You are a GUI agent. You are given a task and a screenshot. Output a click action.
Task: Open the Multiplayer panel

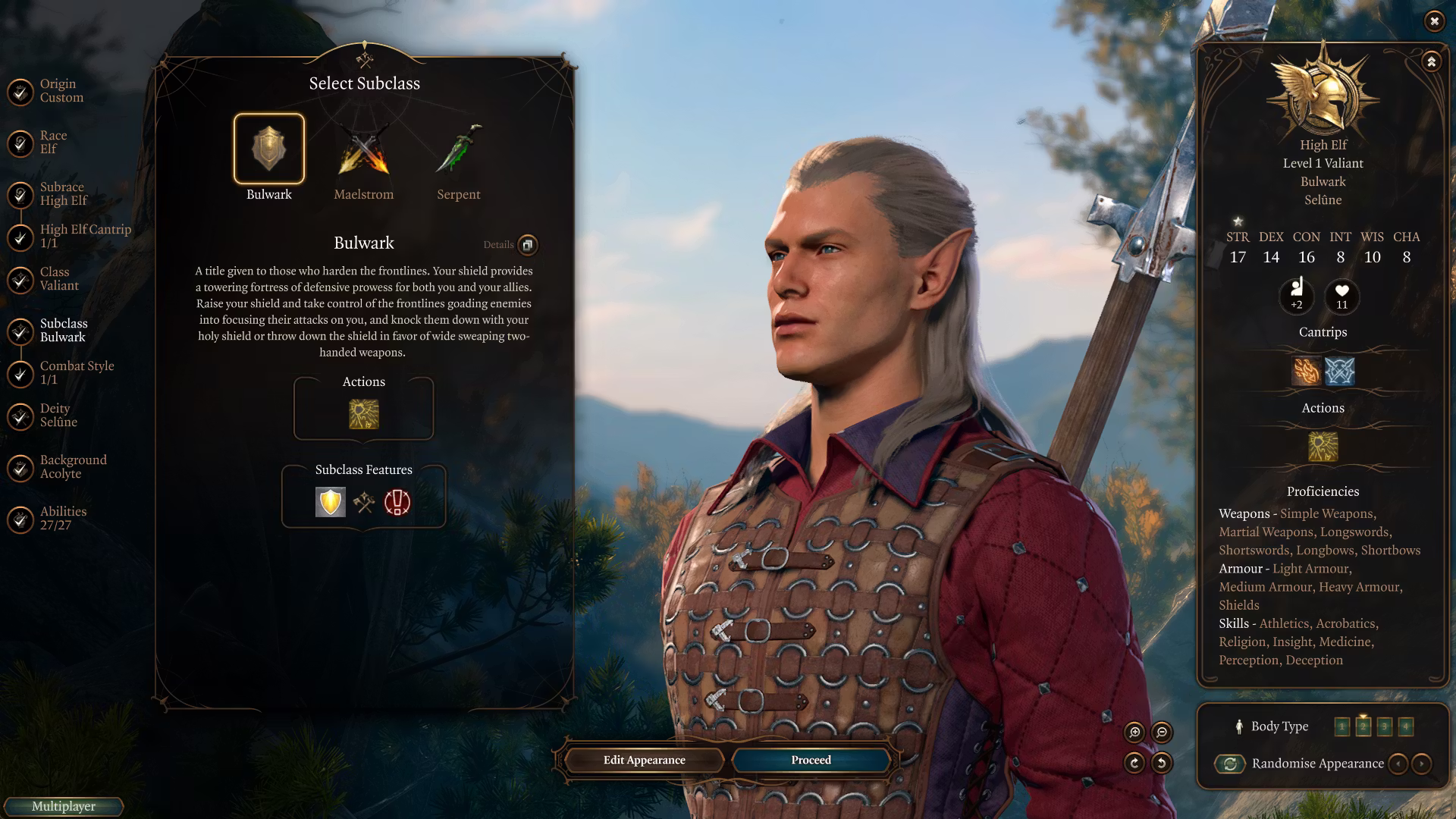(64, 806)
